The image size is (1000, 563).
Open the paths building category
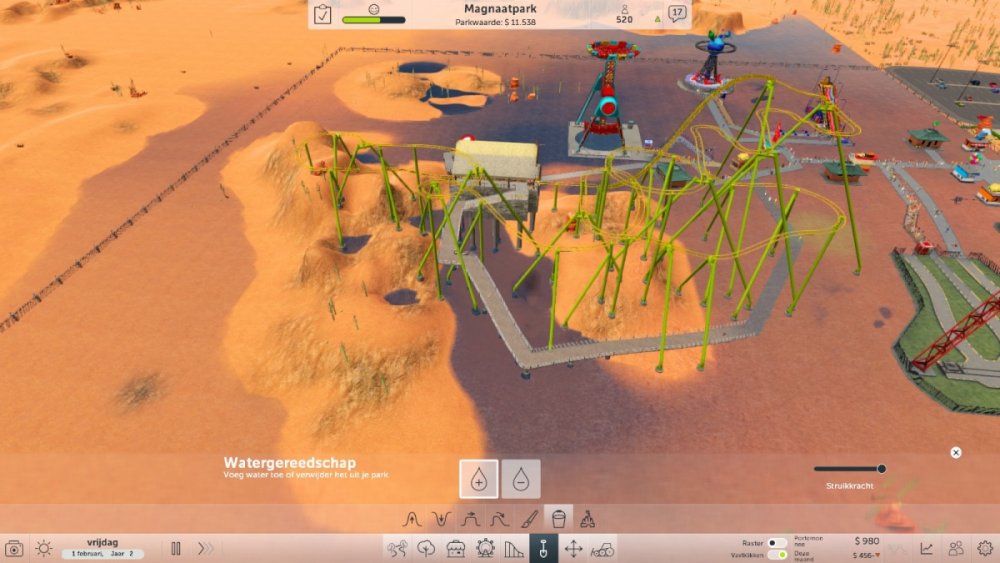coord(397,548)
